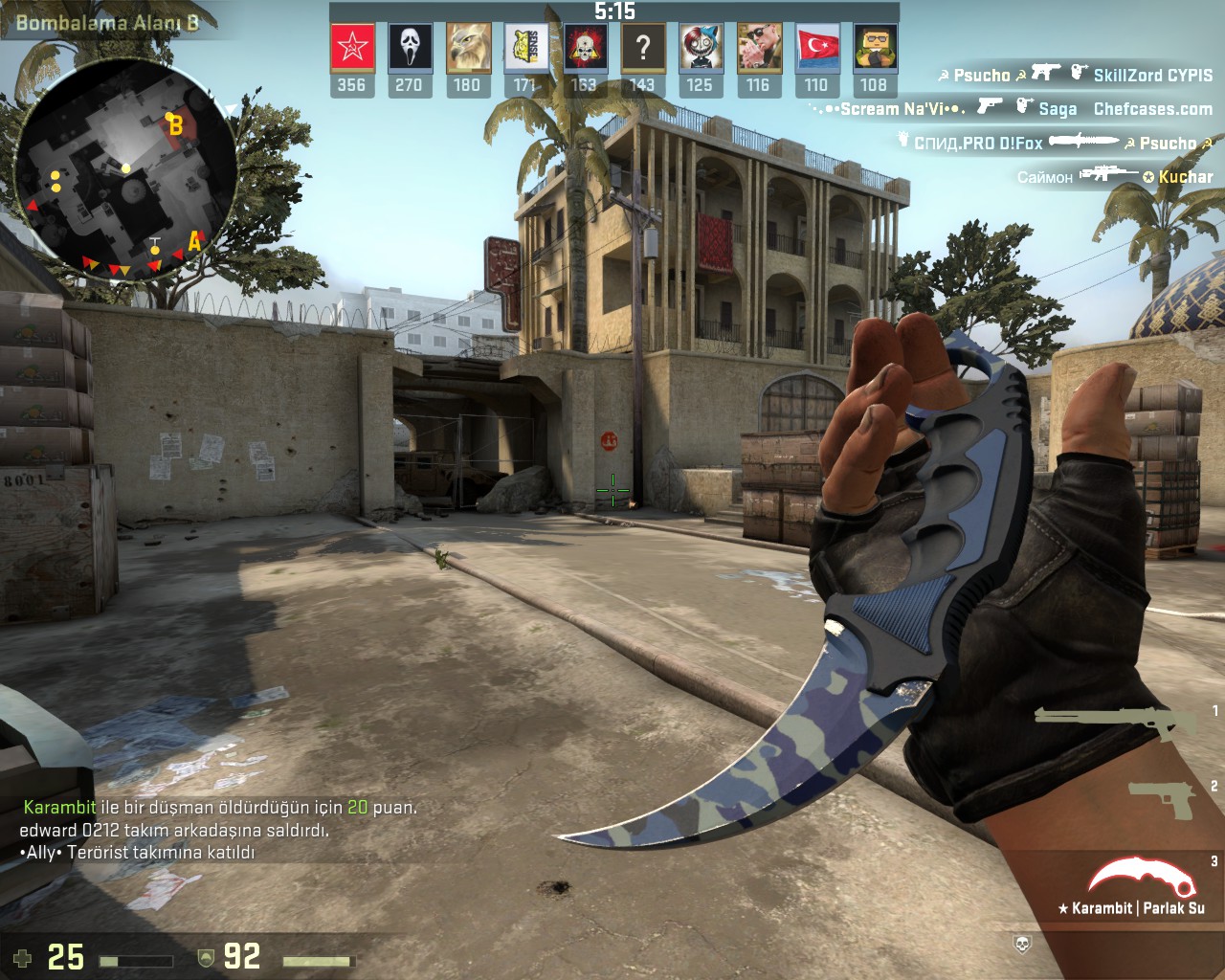Pick the question mark player avatar
The image size is (1225, 980).
click(642, 48)
